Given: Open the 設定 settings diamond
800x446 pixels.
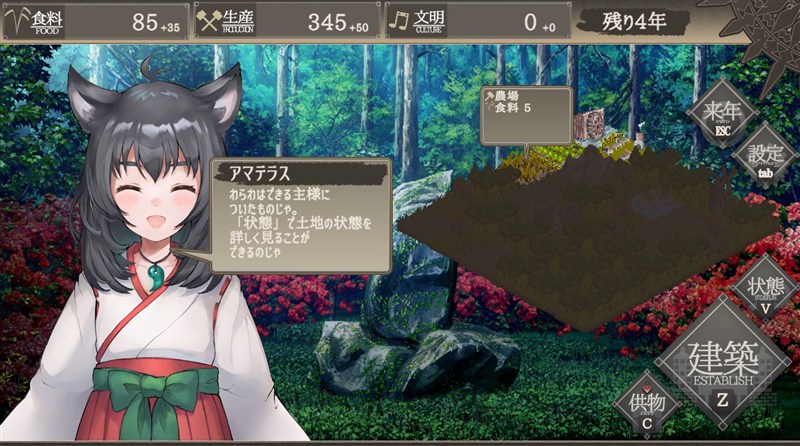Looking at the screenshot, I should click(x=765, y=156).
